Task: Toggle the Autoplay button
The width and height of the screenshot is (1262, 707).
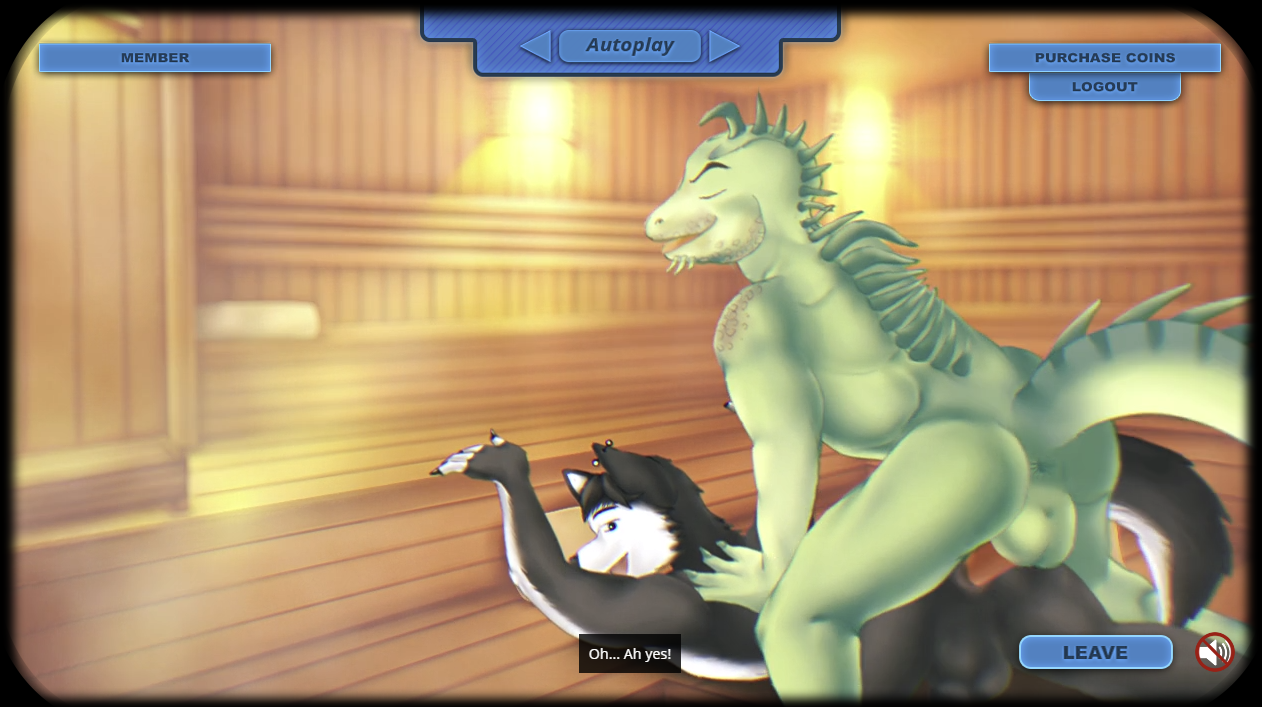Action: 630,46
